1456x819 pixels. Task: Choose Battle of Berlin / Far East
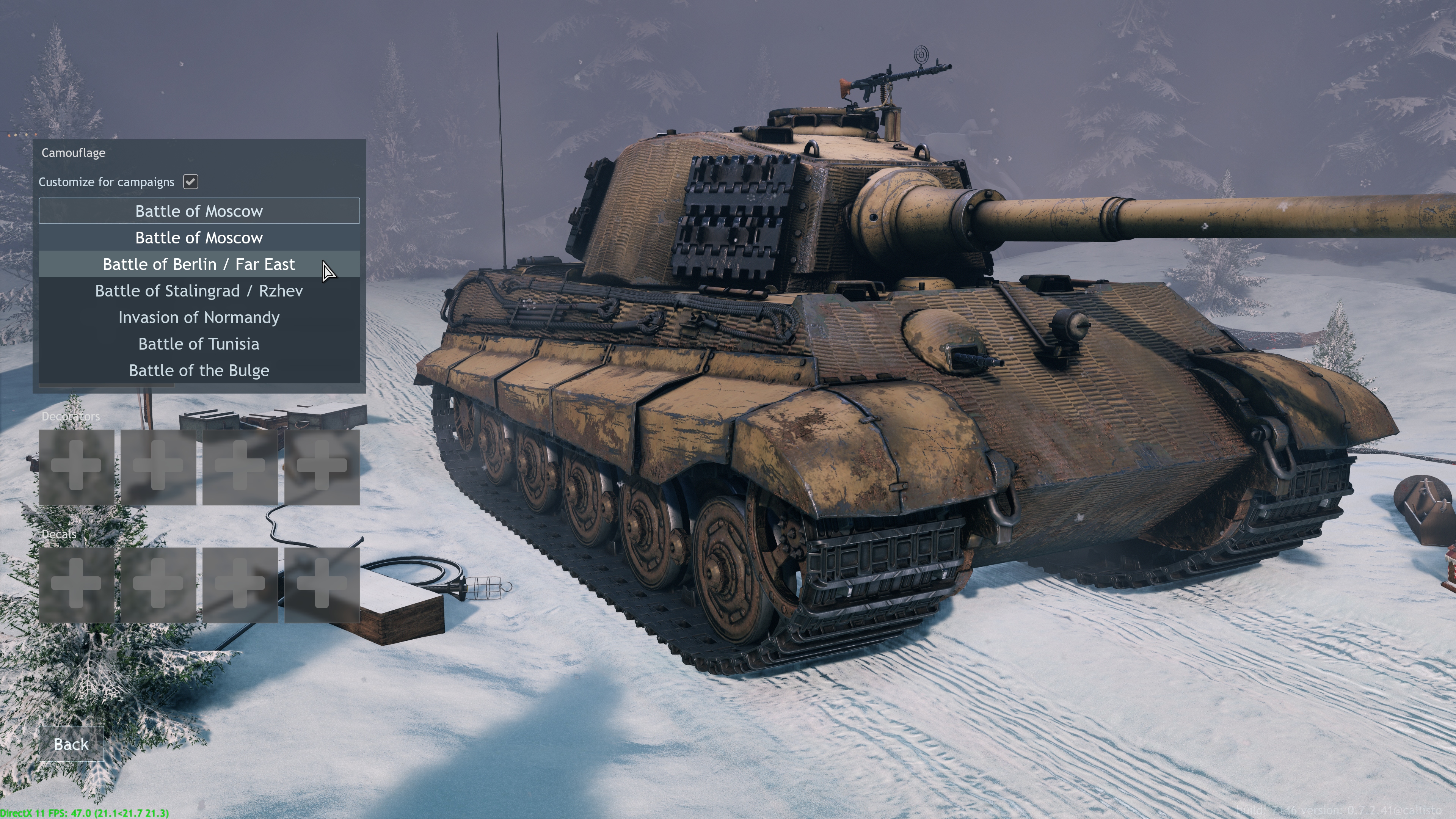(x=199, y=265)
